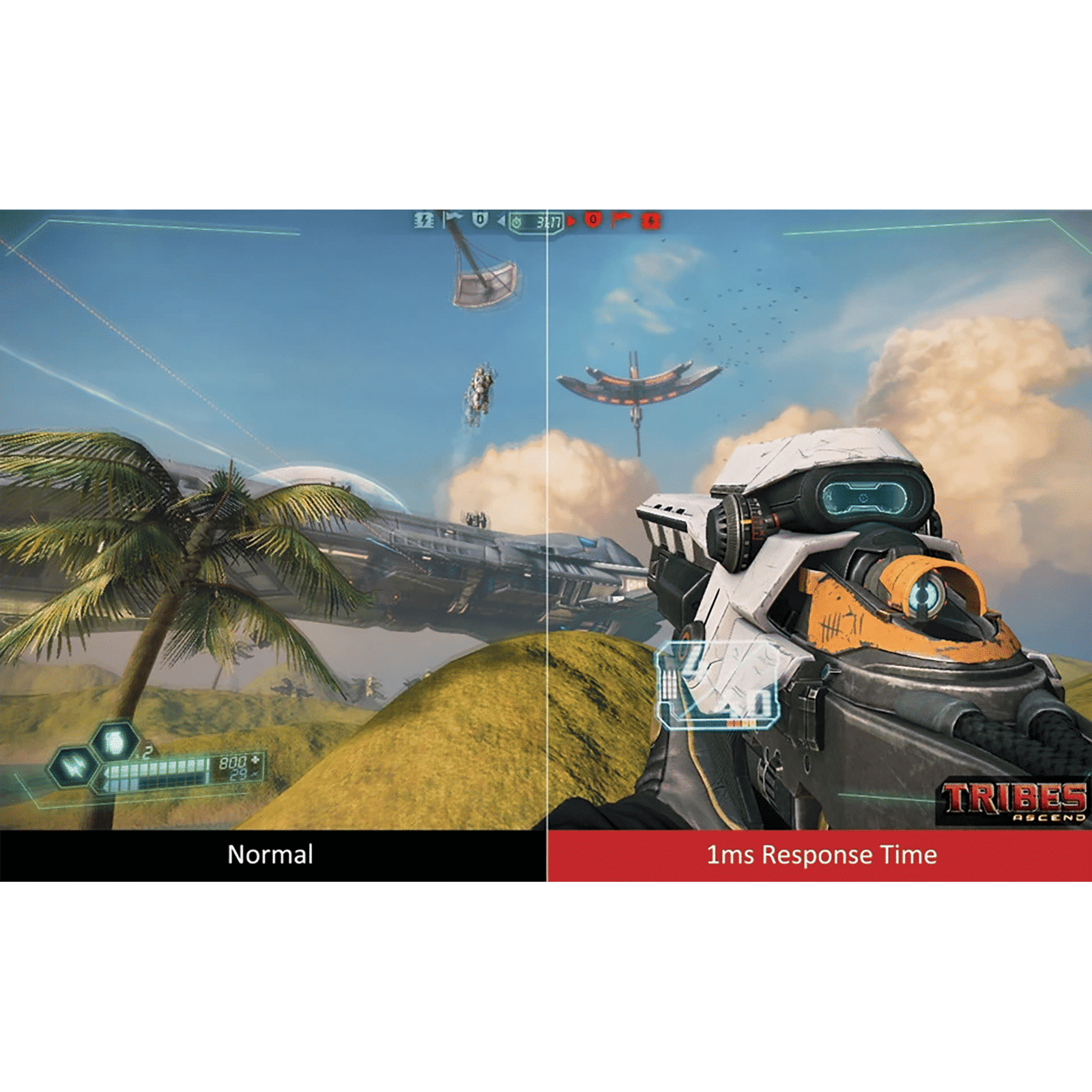Click the red generator status icon

tap(650, 220)
